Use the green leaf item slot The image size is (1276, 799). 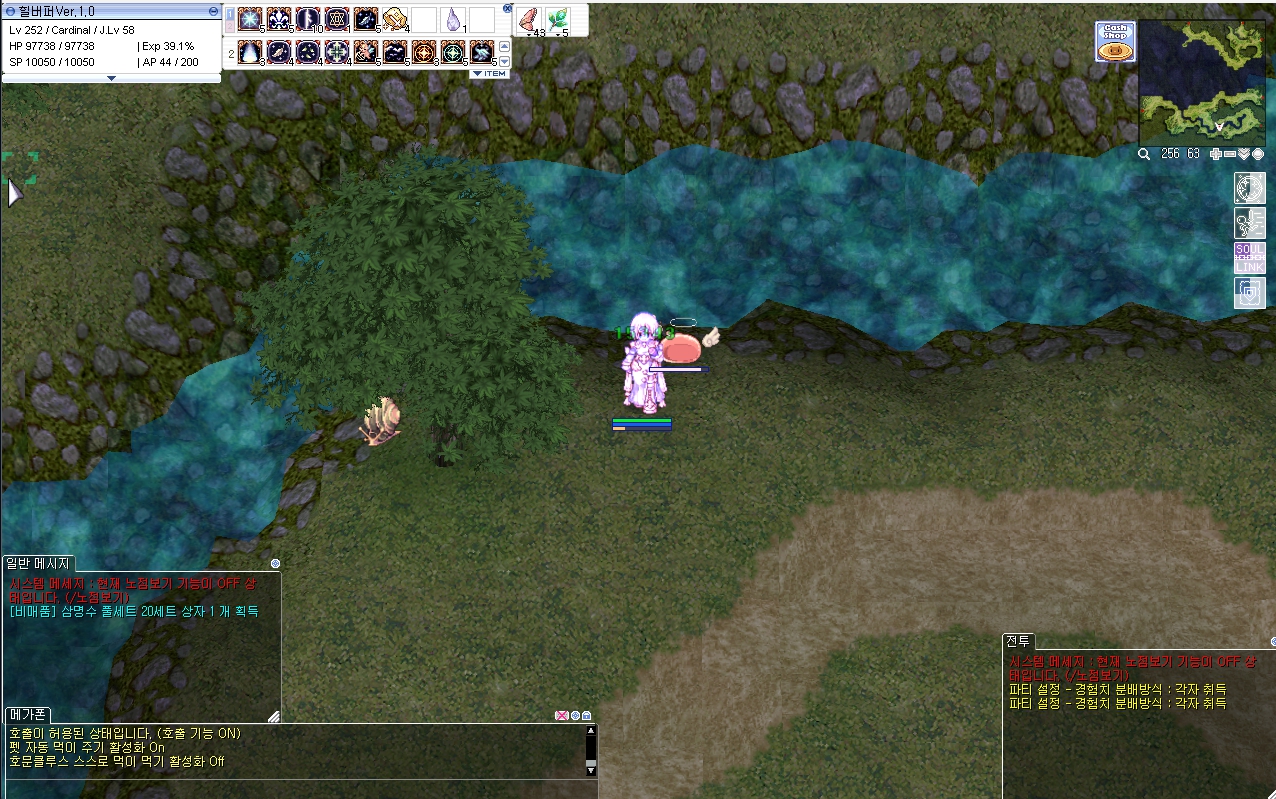point(557,20)
